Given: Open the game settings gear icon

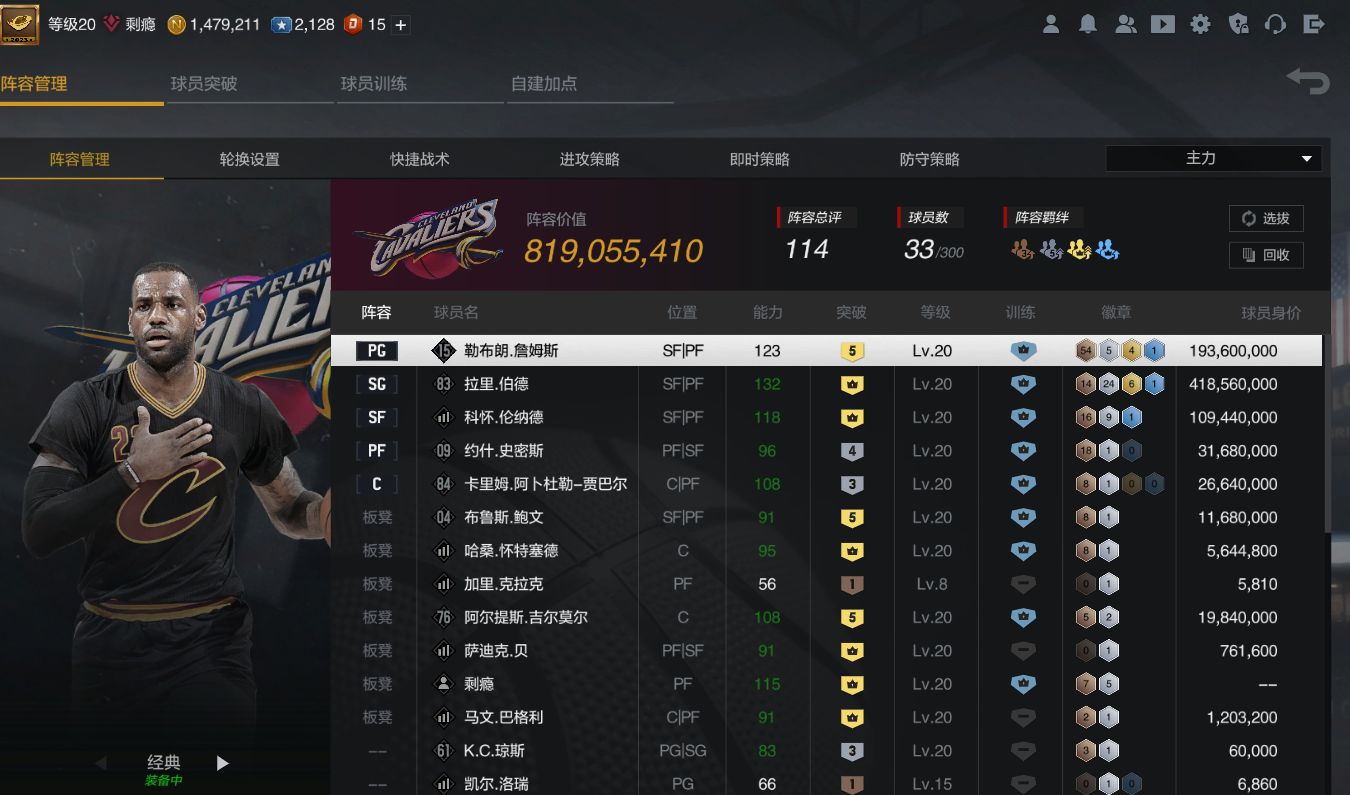Looking at the screenshot, I should tap(1201, 24).
